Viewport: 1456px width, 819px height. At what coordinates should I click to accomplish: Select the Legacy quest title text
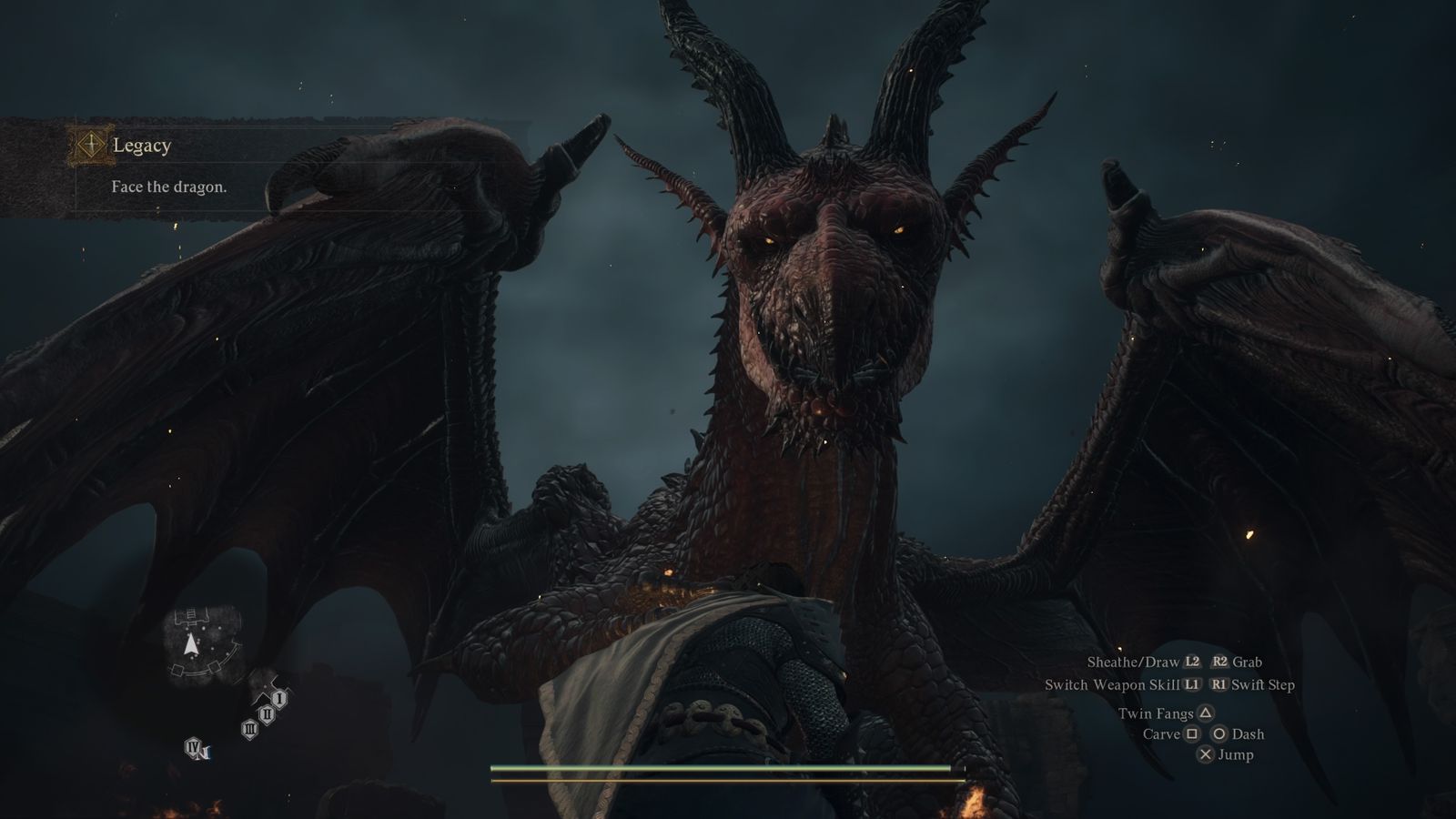(143, 146)
